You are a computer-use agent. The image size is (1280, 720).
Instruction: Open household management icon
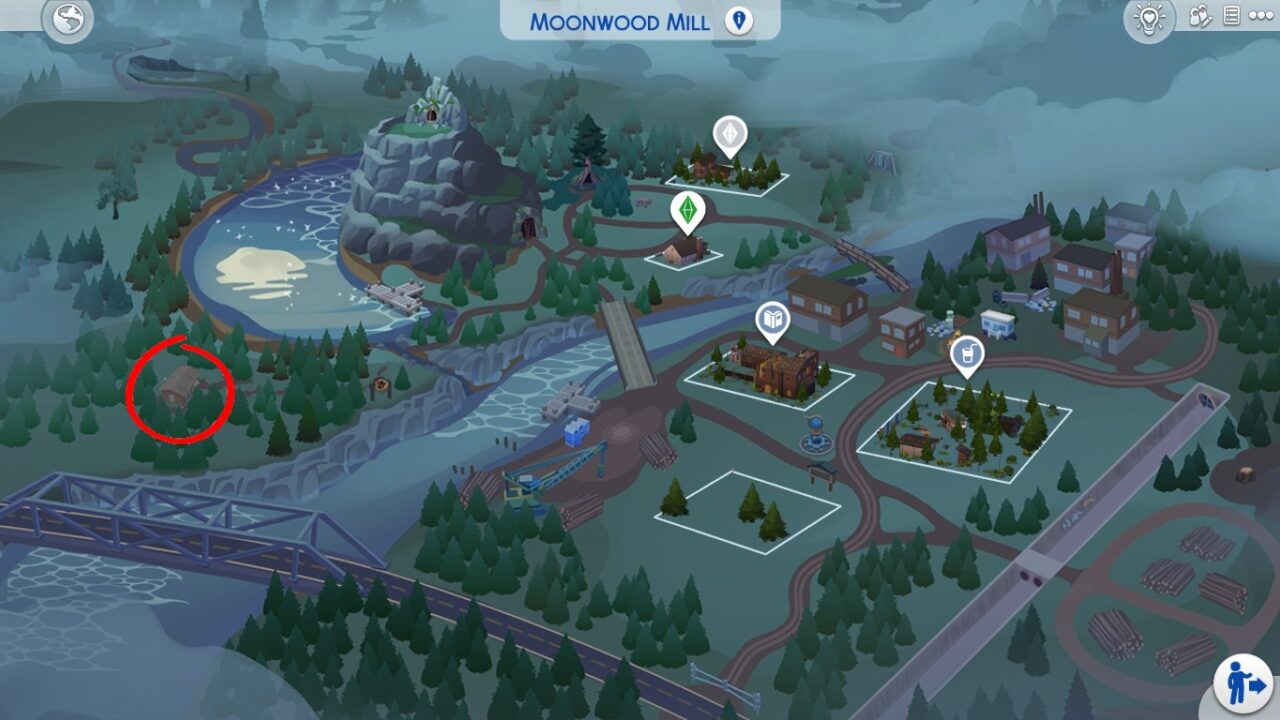tap(1200, 17)
